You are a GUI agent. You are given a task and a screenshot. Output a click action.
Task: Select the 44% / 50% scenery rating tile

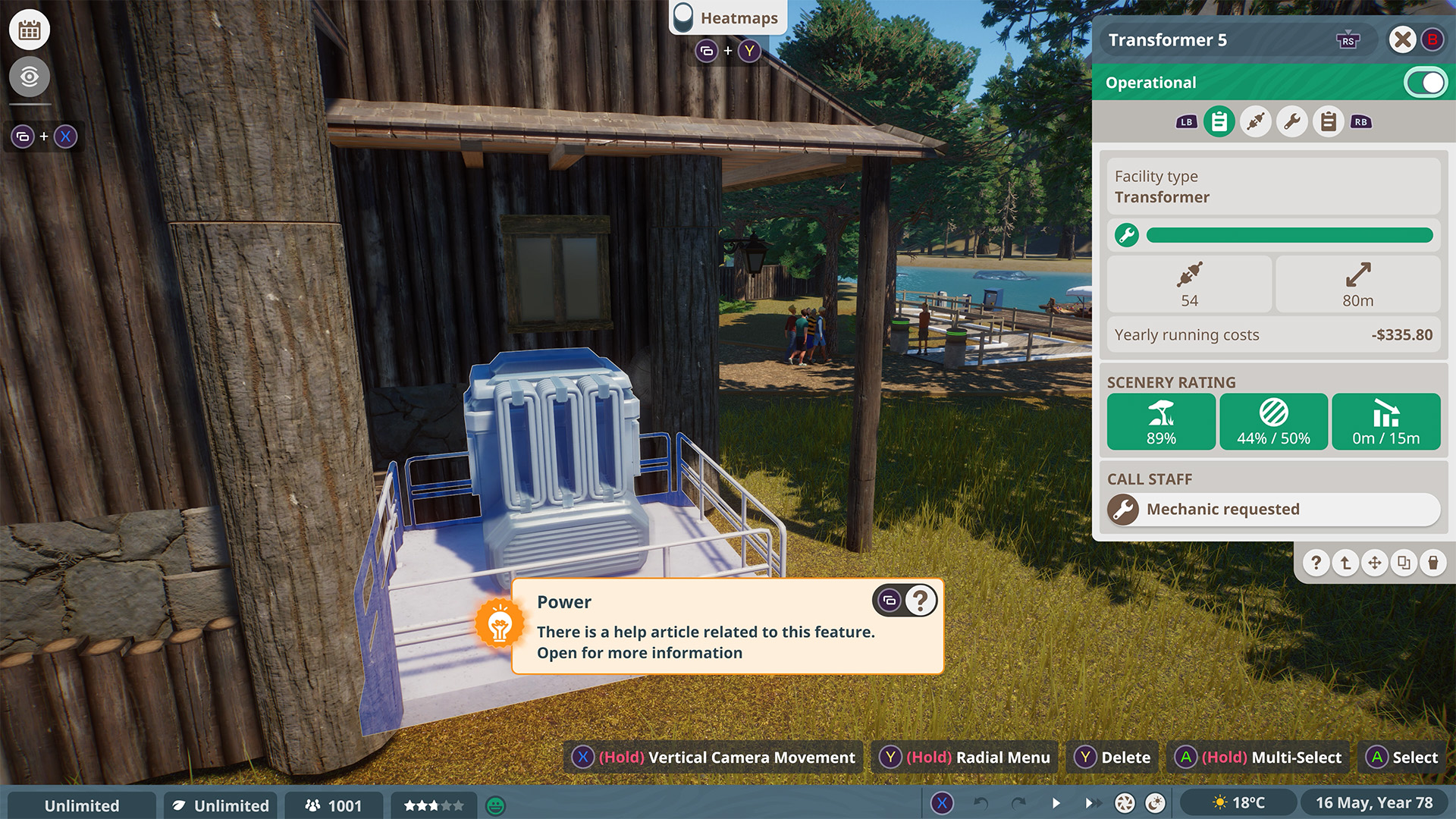tap(1273, 422)
